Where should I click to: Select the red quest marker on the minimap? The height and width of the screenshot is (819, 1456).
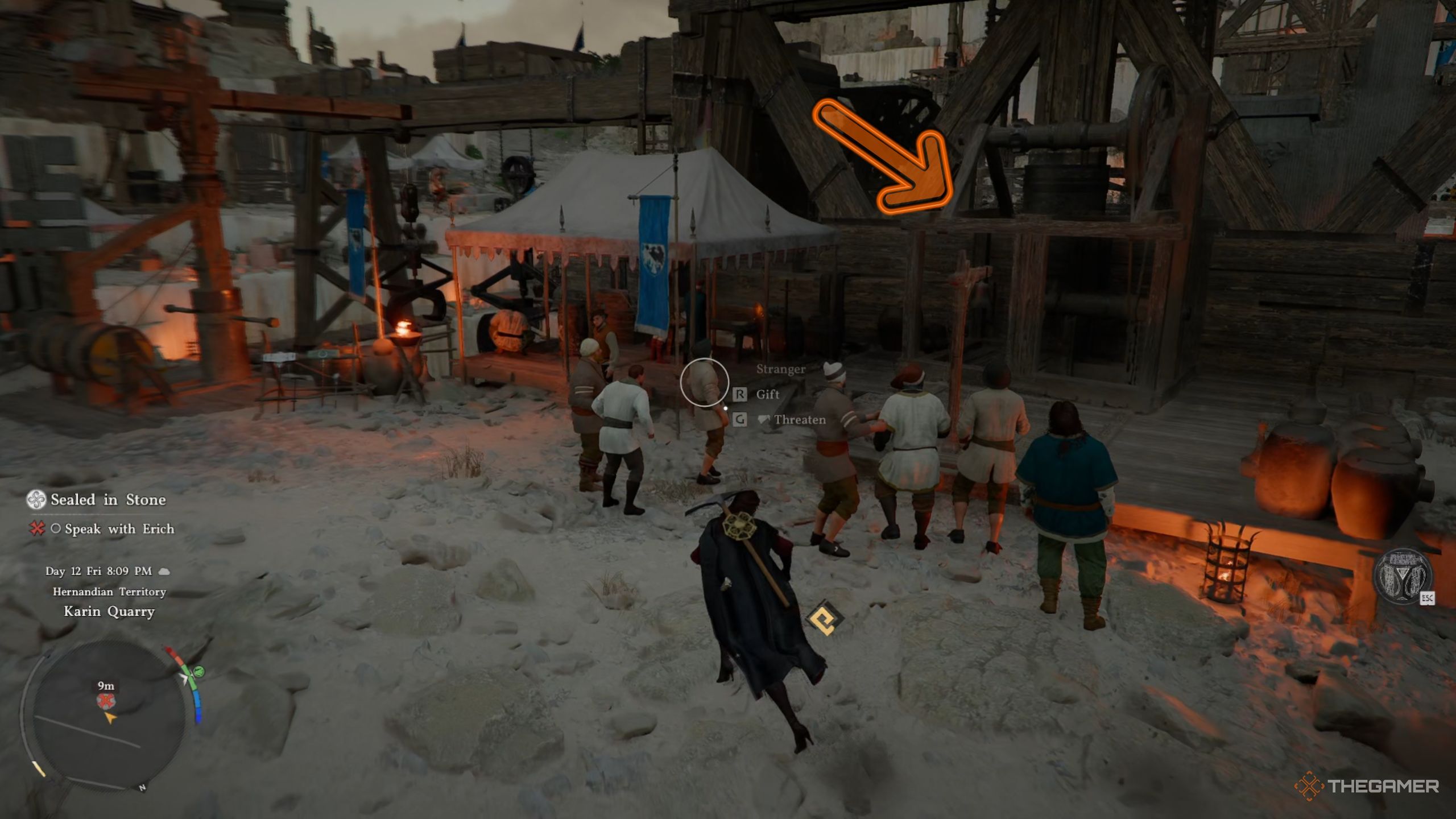105,701
